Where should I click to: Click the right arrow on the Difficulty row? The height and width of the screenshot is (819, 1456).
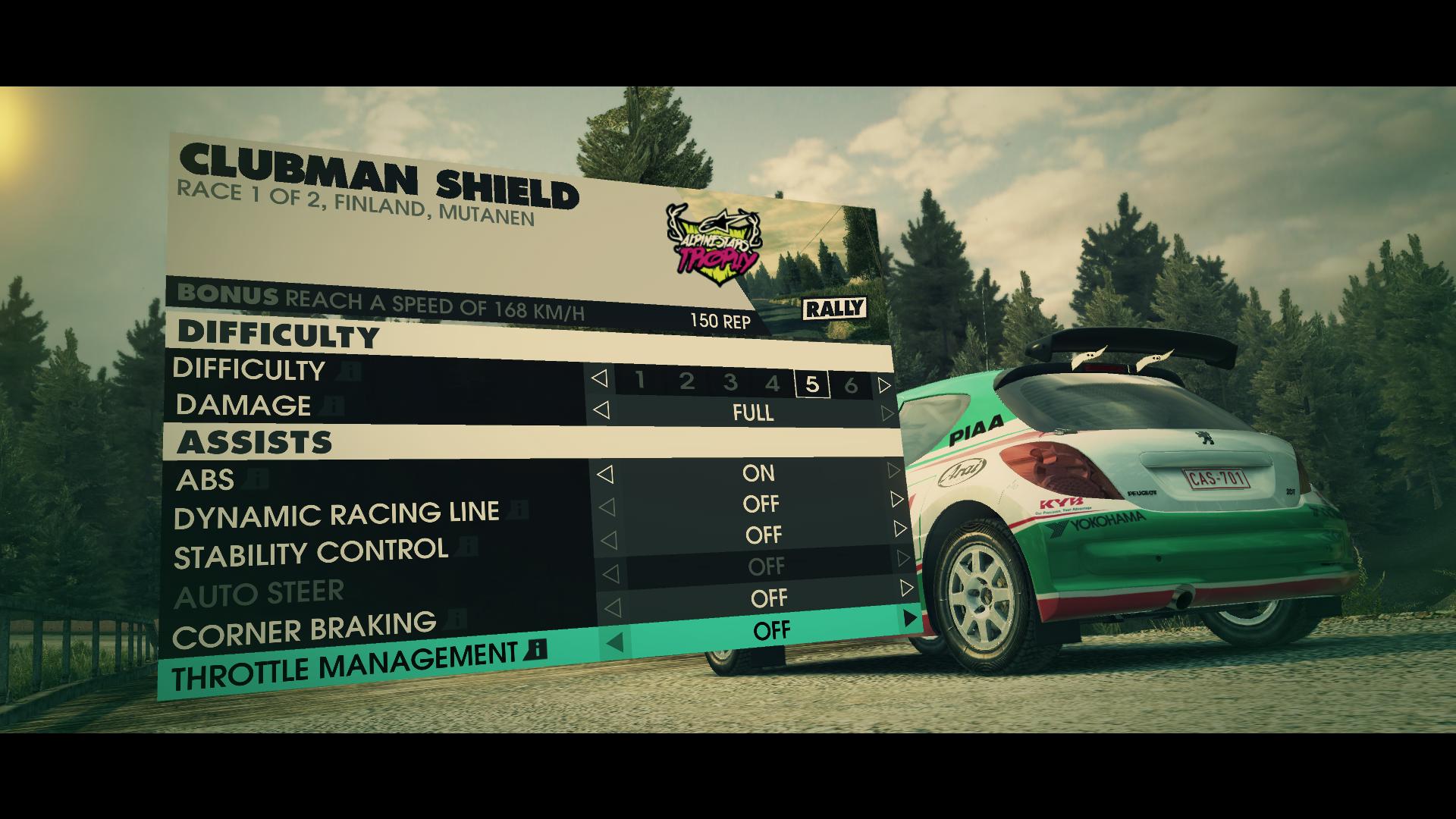pos(884,385)
